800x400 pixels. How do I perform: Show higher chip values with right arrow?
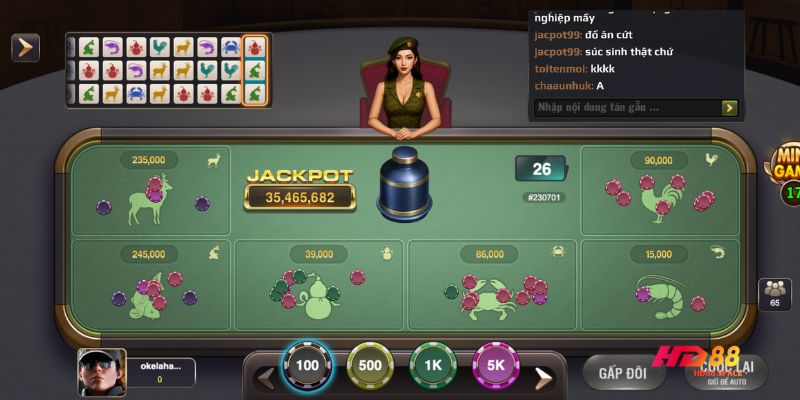[542, 378]
